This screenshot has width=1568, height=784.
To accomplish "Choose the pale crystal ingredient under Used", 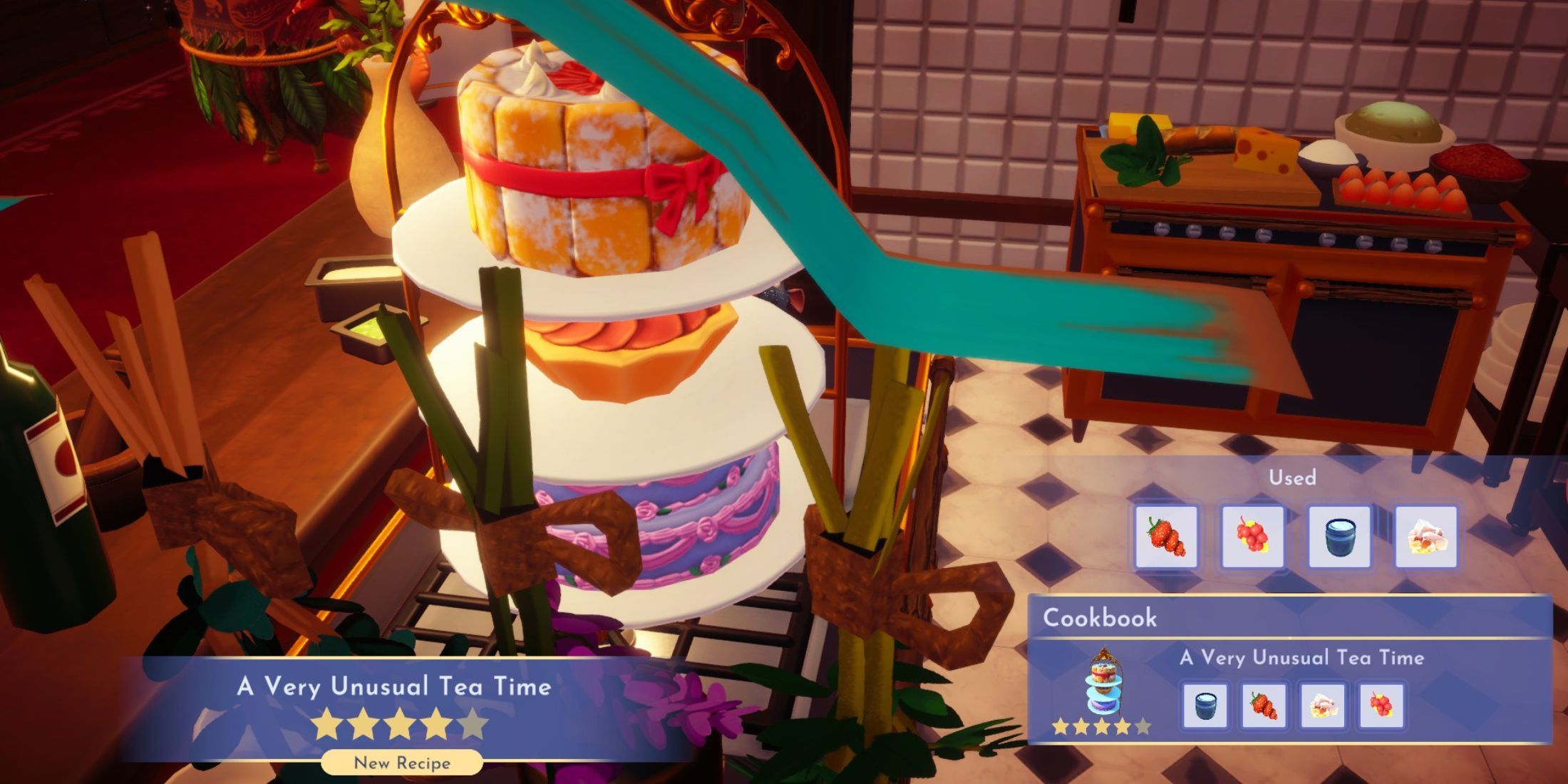I will 1425,537.
